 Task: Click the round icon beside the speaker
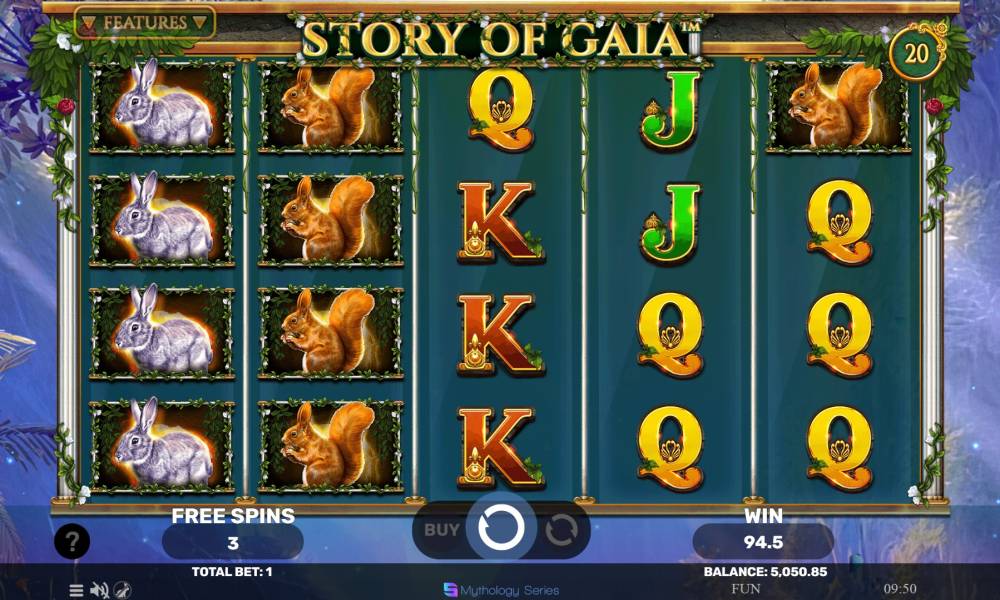click(122, 590)
